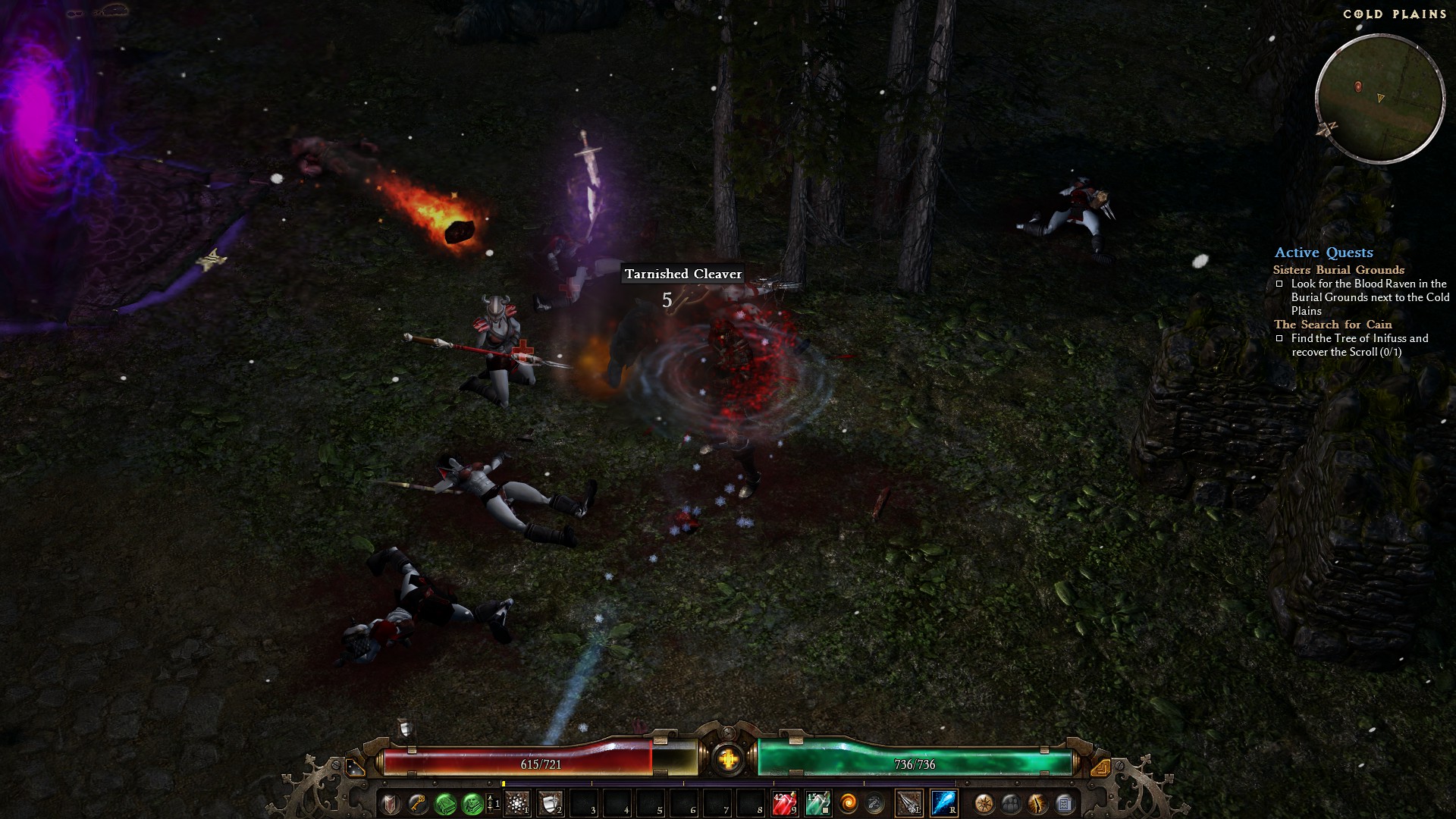Click the red shield banner icon
Screen dimensions: 1456x819
391,803
